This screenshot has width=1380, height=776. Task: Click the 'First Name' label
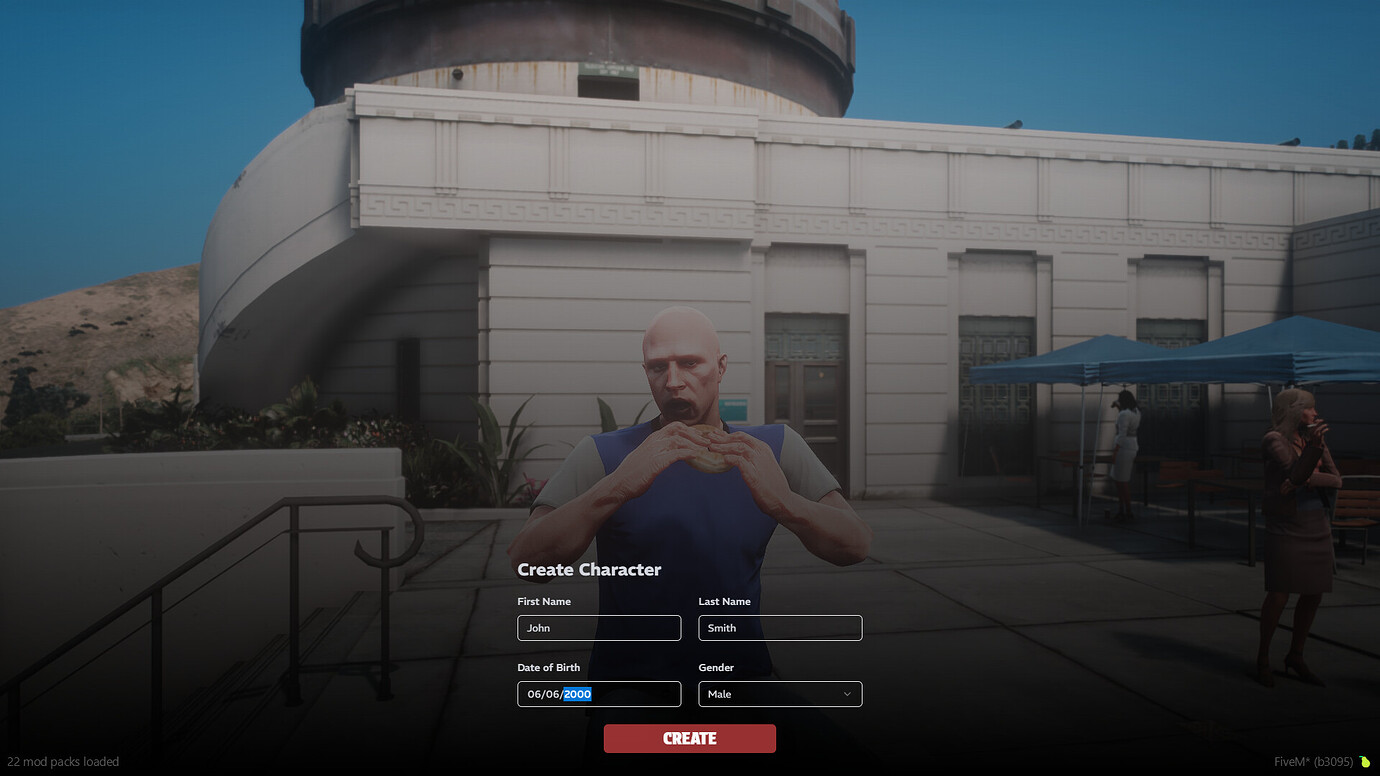coord(543,601)
